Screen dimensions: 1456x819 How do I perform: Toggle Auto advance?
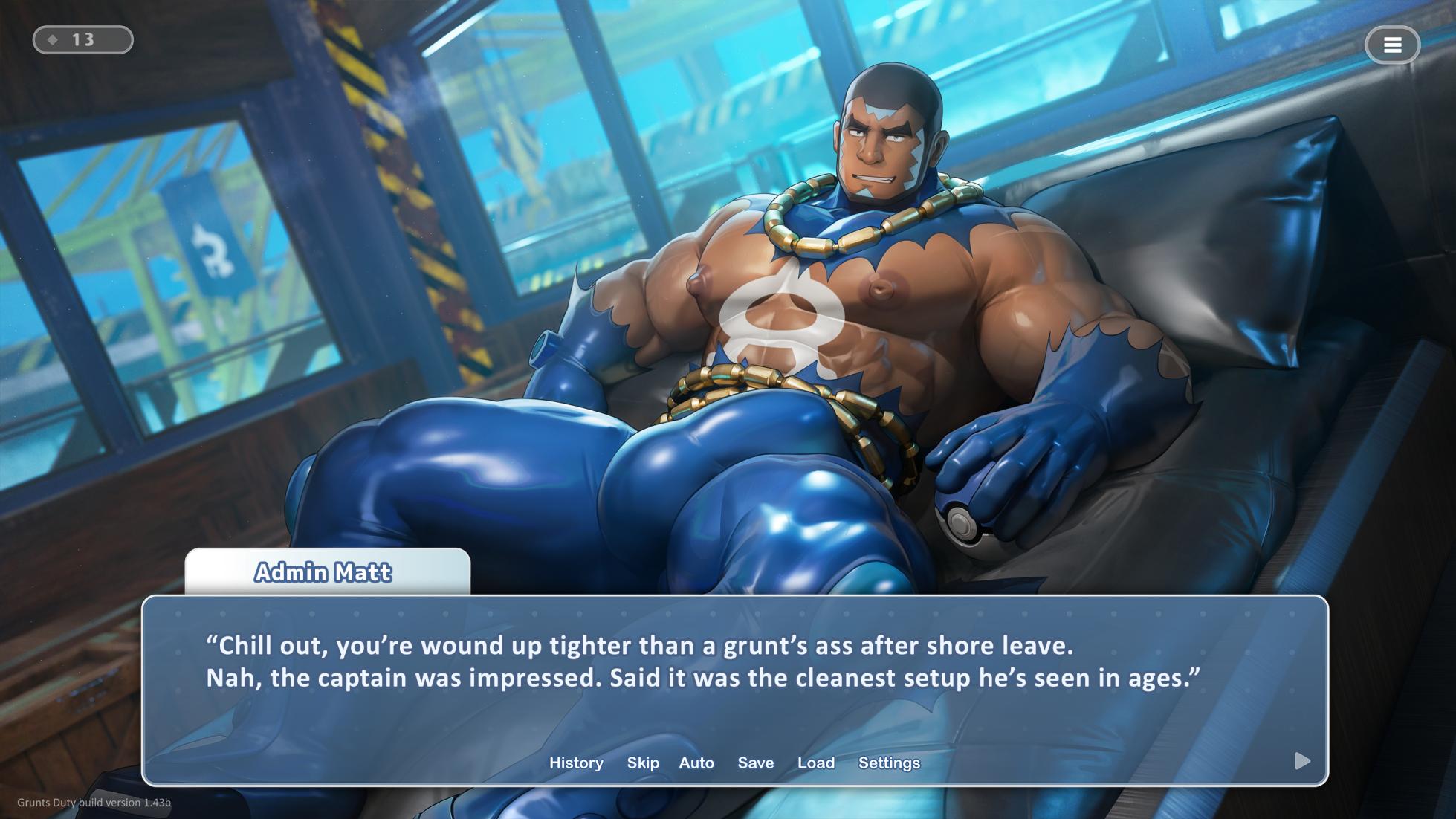pyautogui.click(x=696, y=763)
